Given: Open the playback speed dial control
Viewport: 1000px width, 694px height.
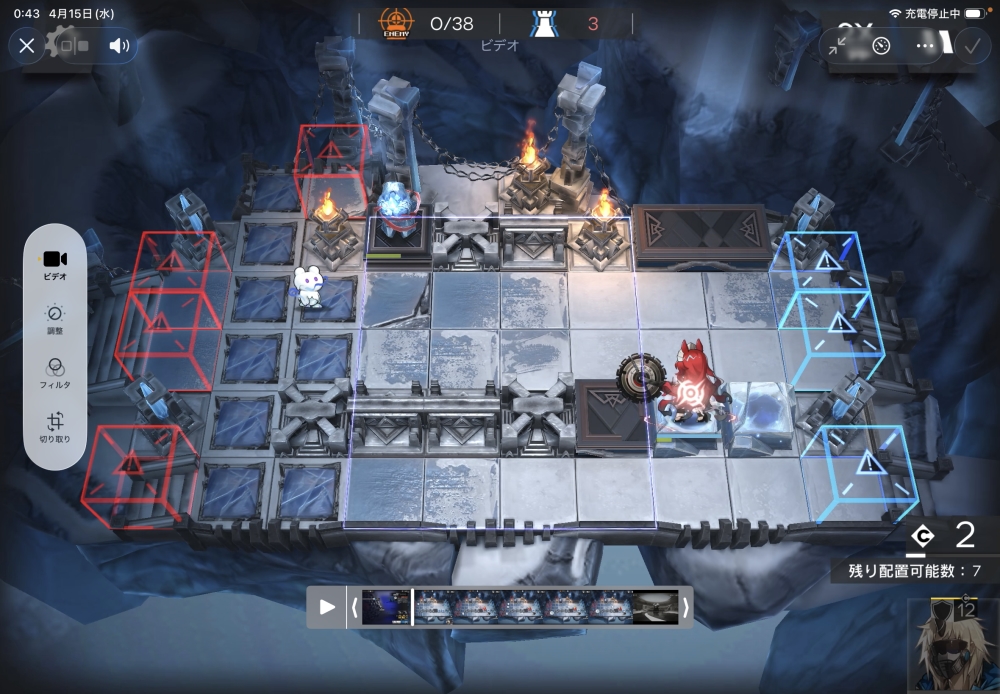Looking at the screenshot, I should (x=881, y=45).
